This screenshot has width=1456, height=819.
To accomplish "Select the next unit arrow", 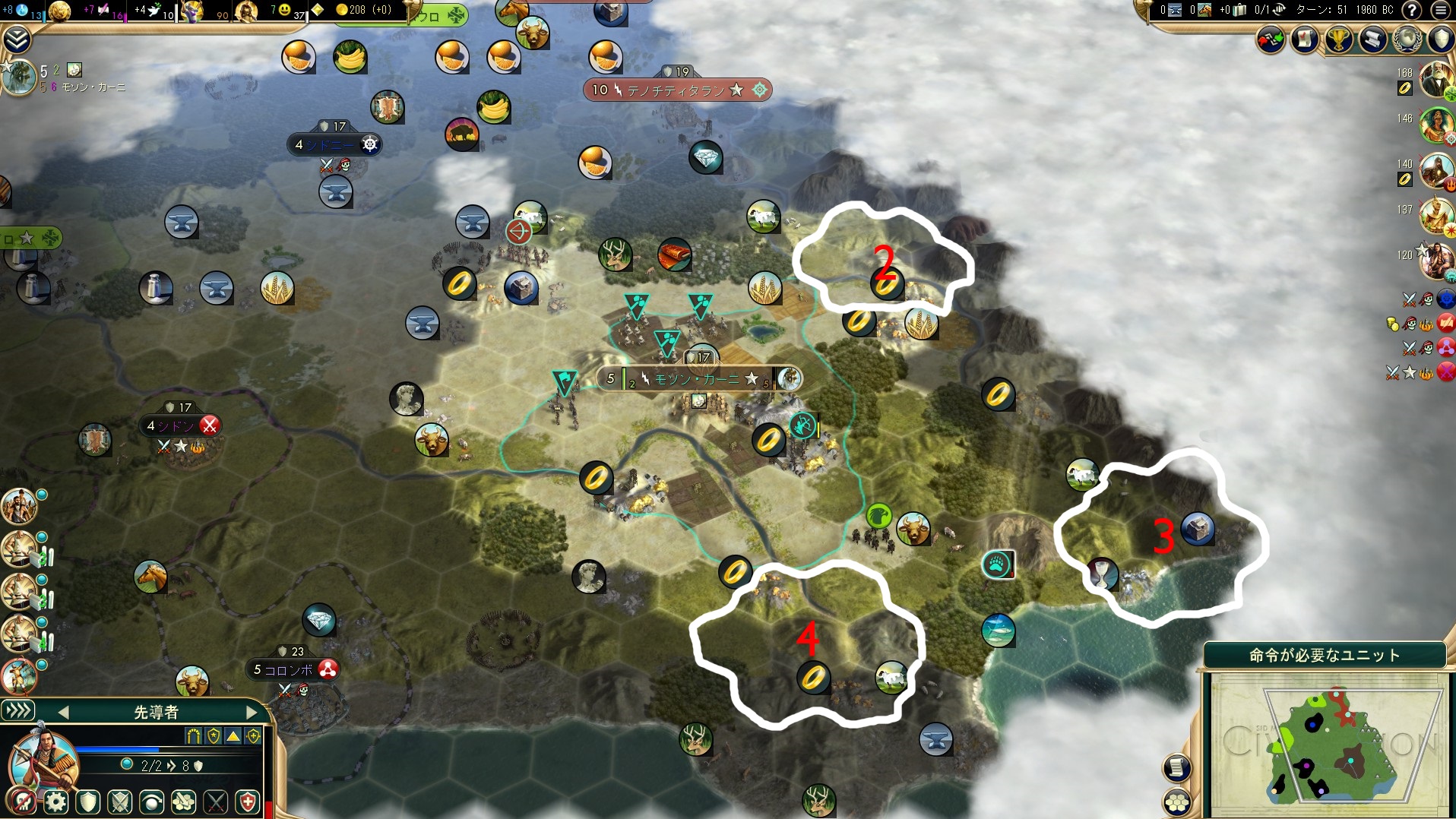I will tap(252, 712).
